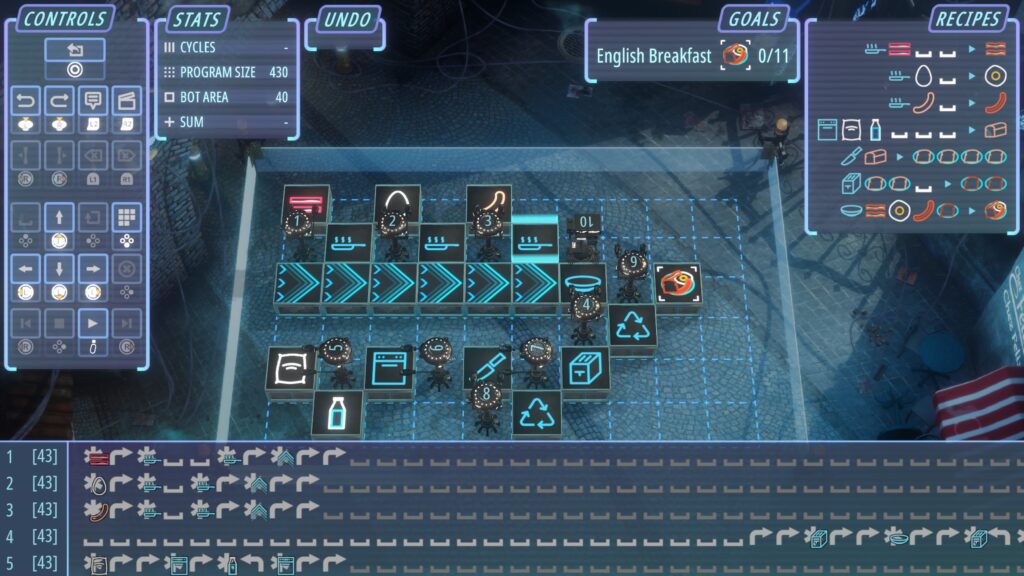Click the back/exit button in Controls
This screenshot has width=1024, height=576.
point(74,50)
